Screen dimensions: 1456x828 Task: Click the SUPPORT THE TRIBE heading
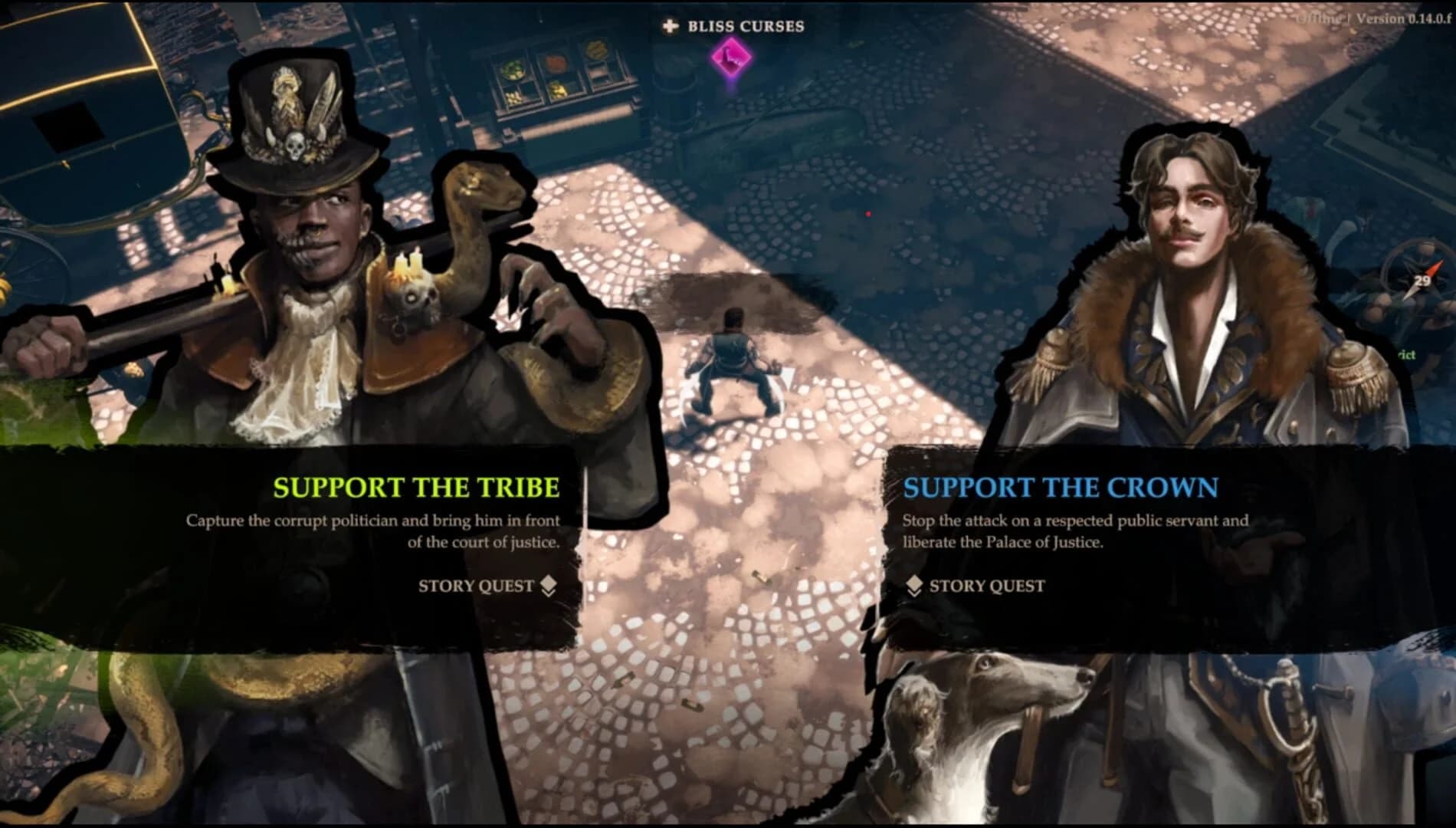pos(418,487)
